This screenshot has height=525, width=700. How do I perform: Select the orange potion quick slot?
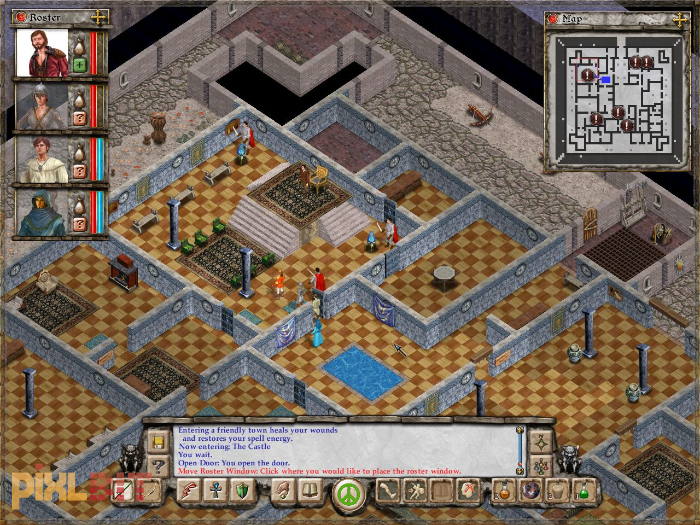(x=505, y=491)
